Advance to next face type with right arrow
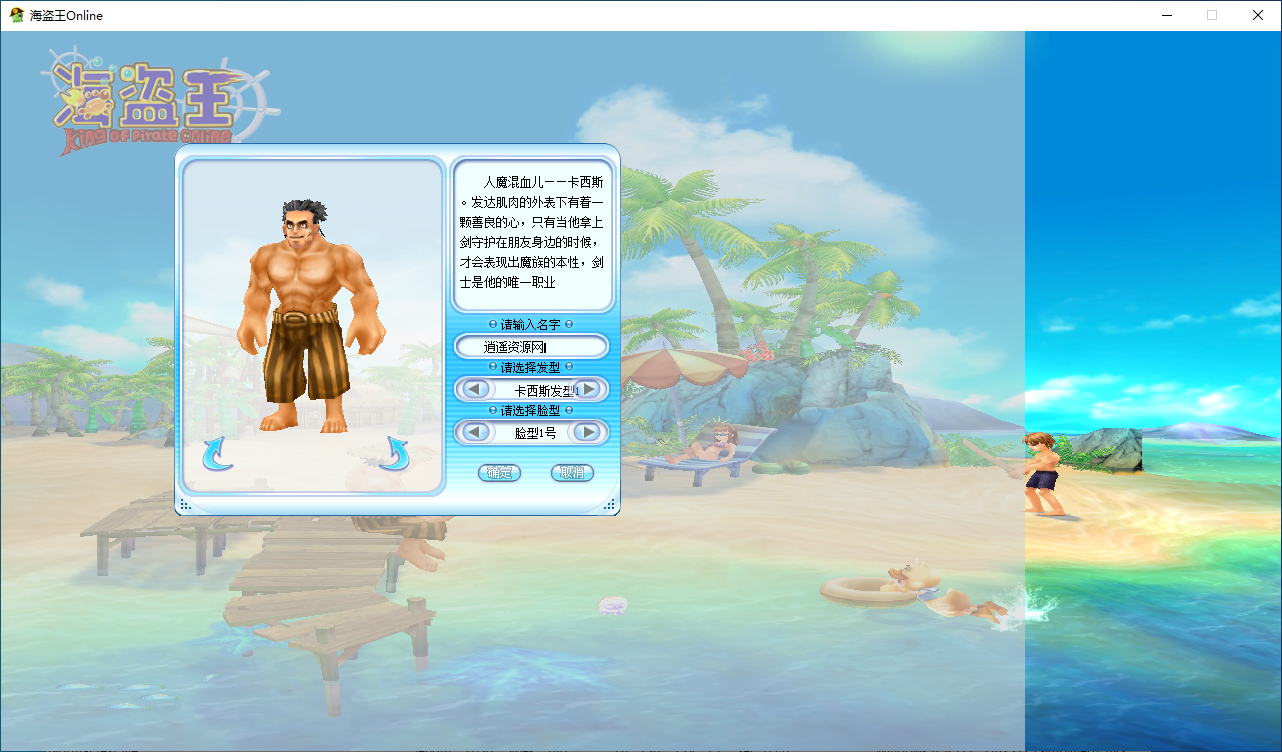Screen dimensions: 1282x752 click(x=587, y=432)
